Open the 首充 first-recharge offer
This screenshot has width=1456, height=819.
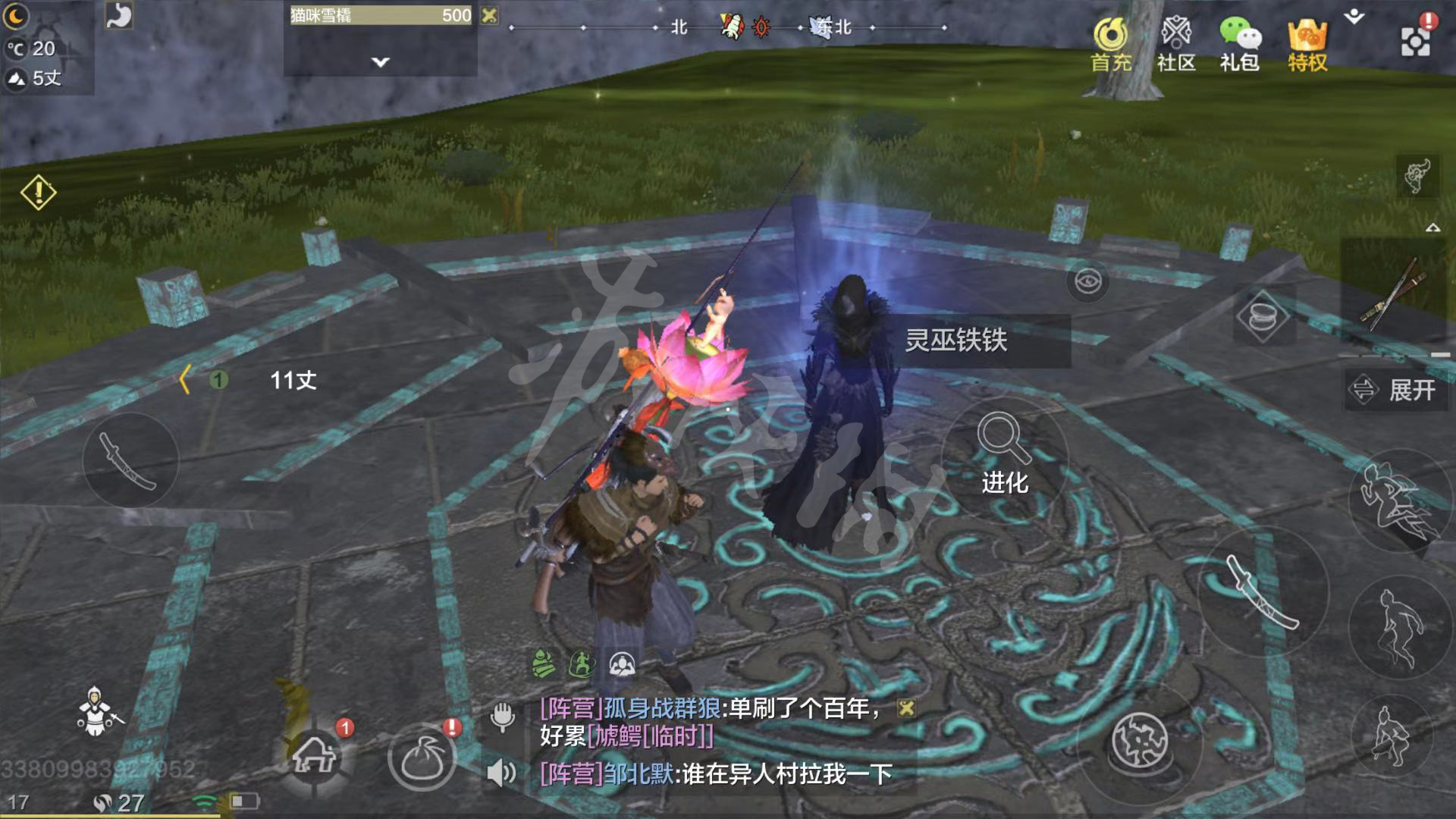tap(1111, 45)
